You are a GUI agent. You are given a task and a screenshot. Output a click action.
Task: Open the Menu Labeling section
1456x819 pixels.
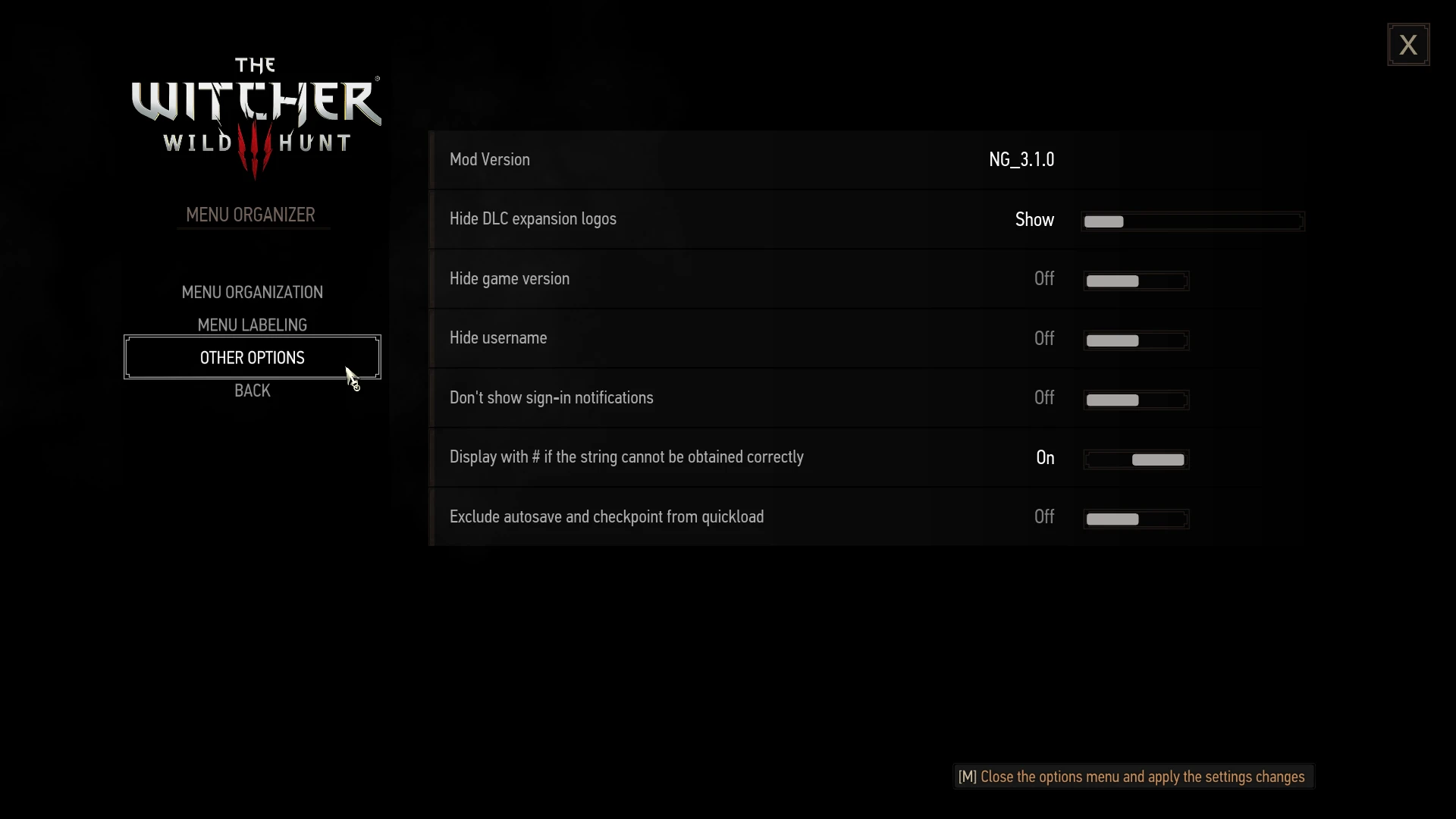252,325
